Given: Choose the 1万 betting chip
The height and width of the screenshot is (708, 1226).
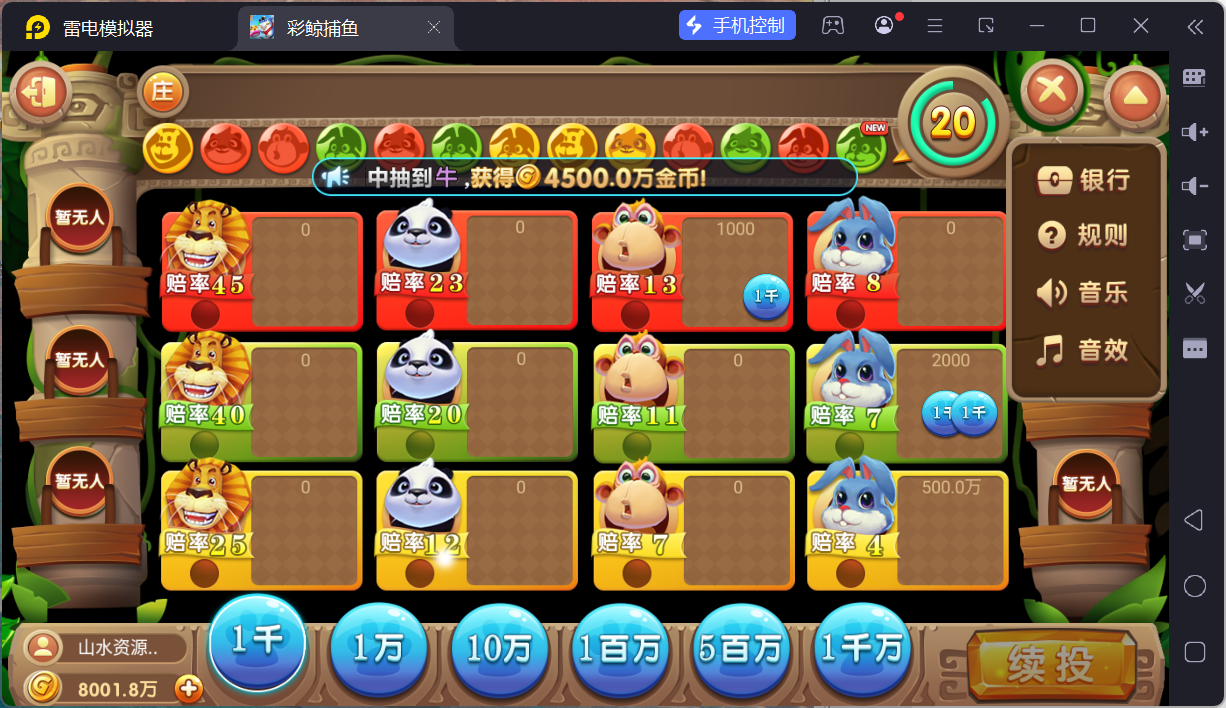Looking at the screenshot, I should [x=378, y=650].
